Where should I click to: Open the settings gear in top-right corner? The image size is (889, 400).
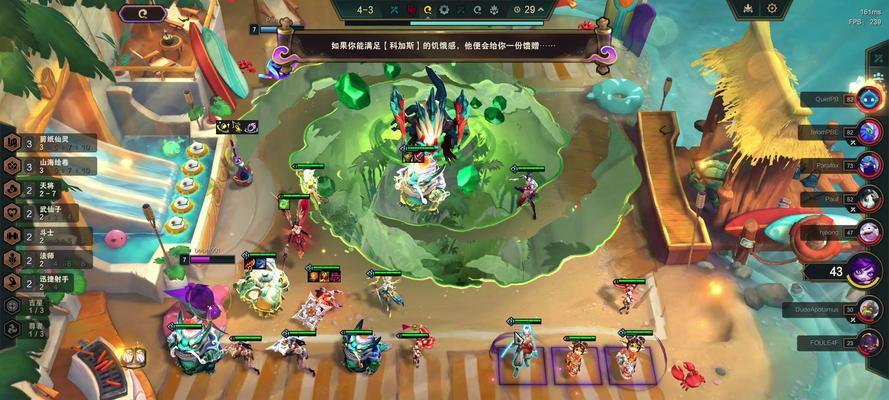point(772,9)
